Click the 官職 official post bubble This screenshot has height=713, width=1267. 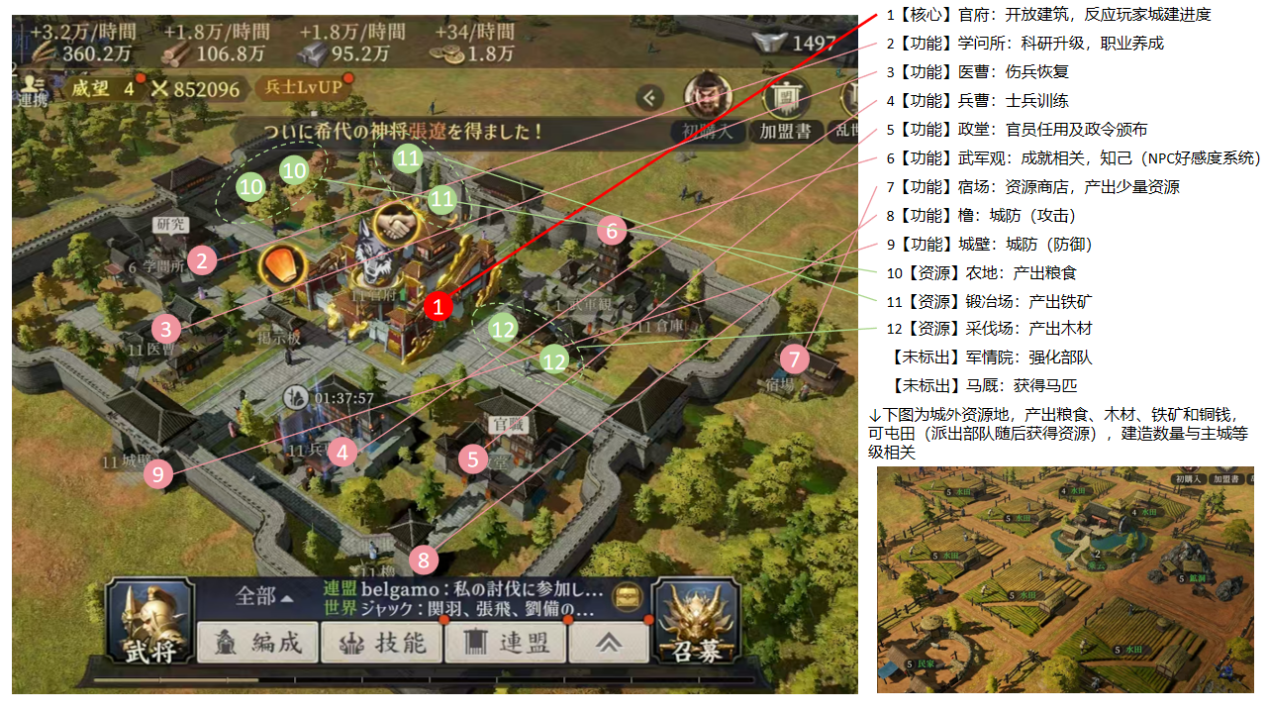point(506,425)
